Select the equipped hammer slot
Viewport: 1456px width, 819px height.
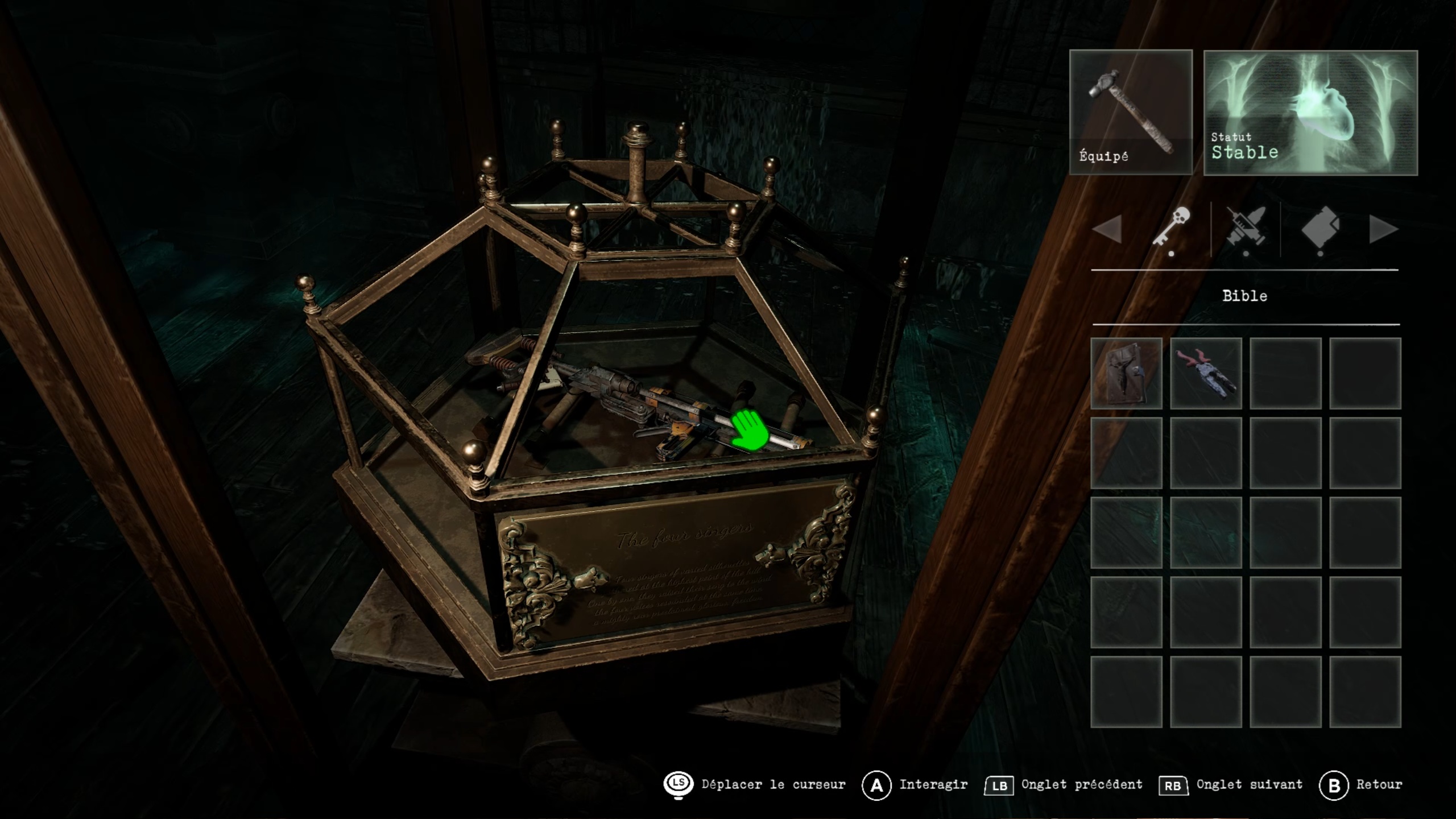coord(1131,112)
